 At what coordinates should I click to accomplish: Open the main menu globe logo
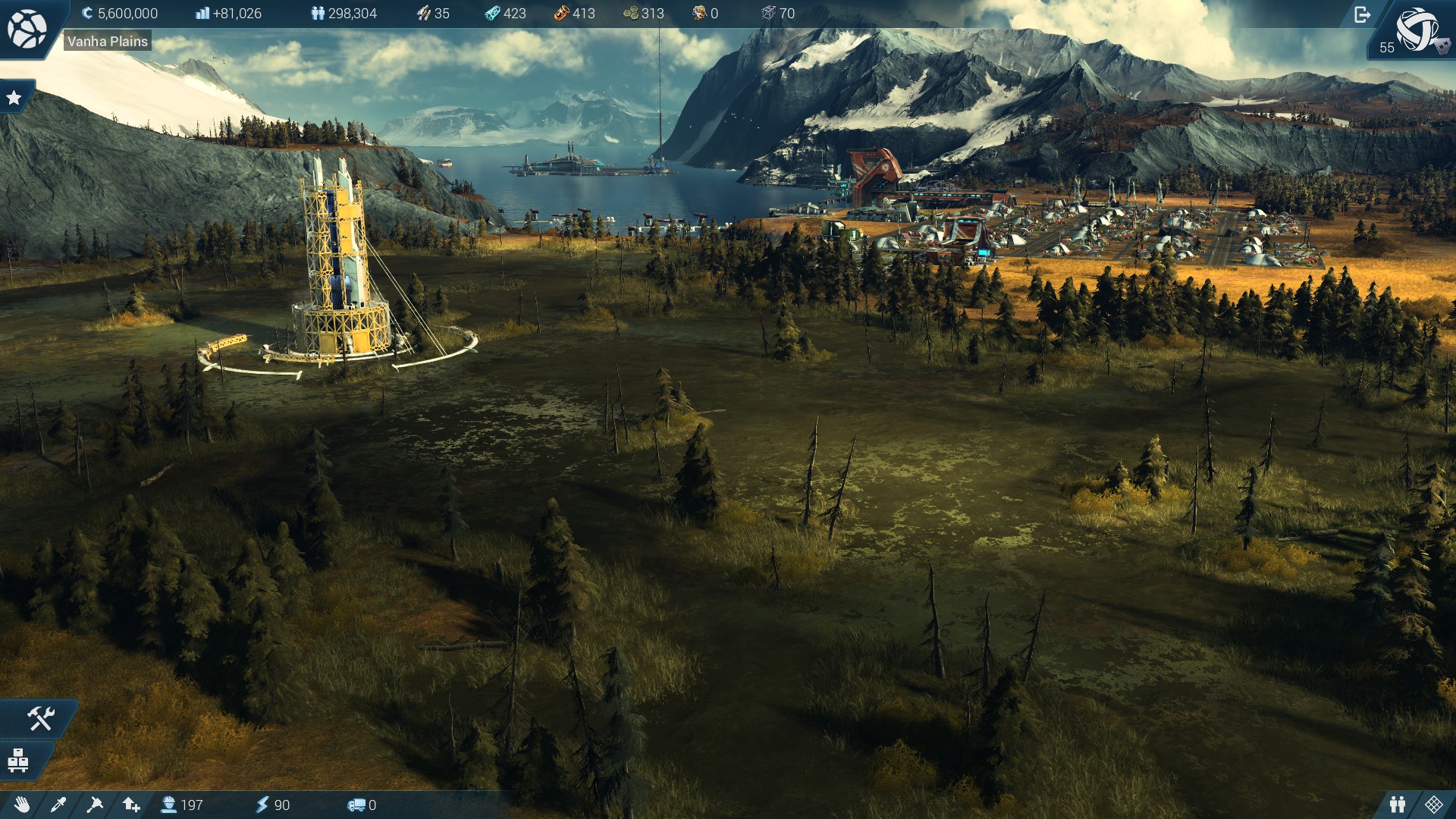click(27, 29)
